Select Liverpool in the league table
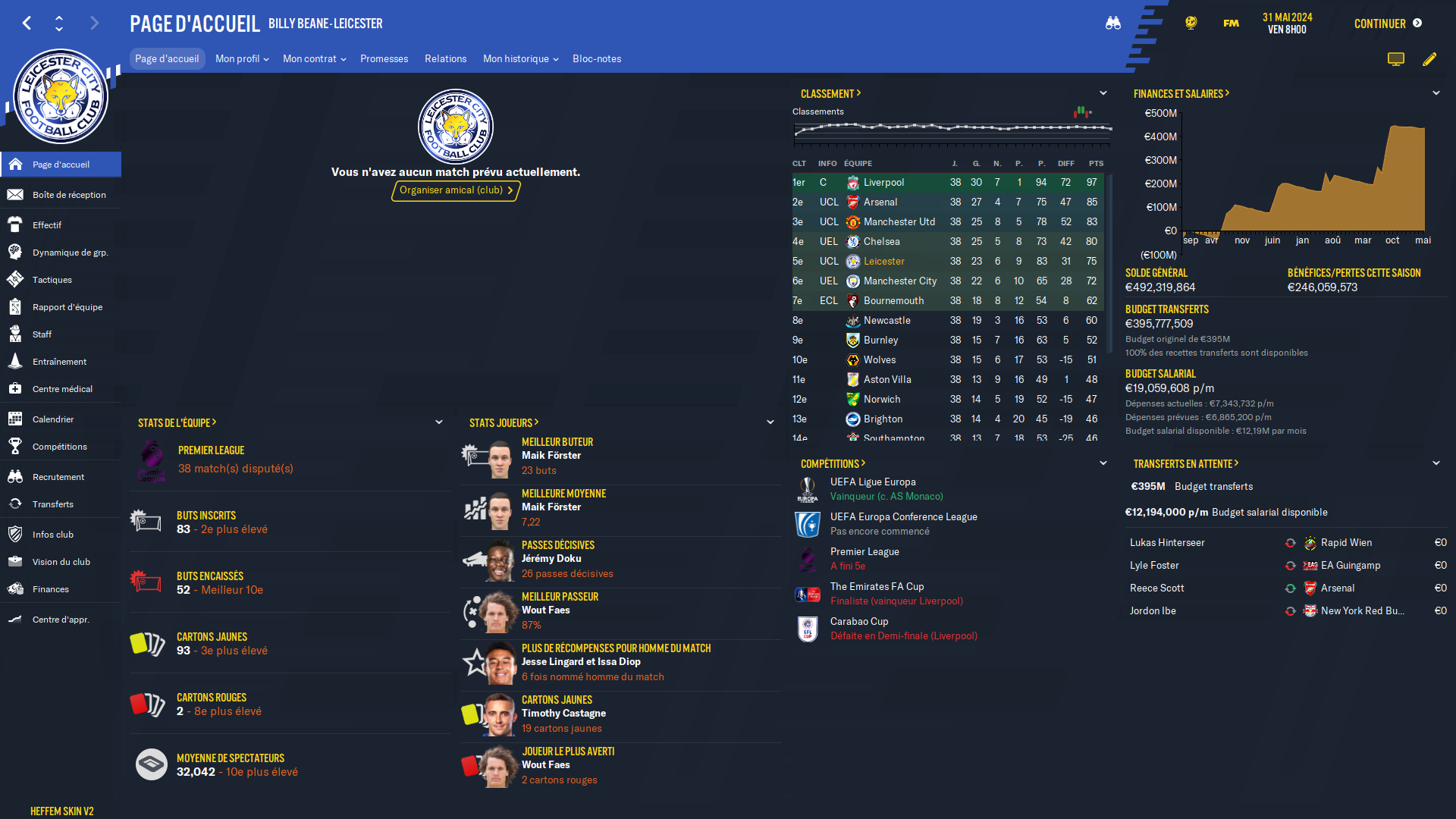The image size is (1456, 819). pos(883,183)
